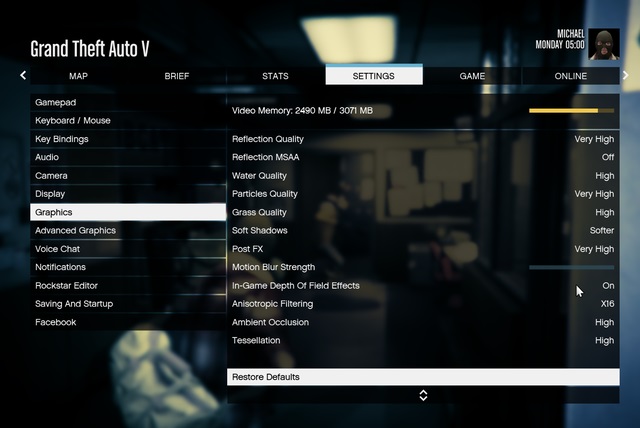Open the BRIEF tab
Image resolution: width=640 pixels, height=428 pixels.
click(176, 76)
